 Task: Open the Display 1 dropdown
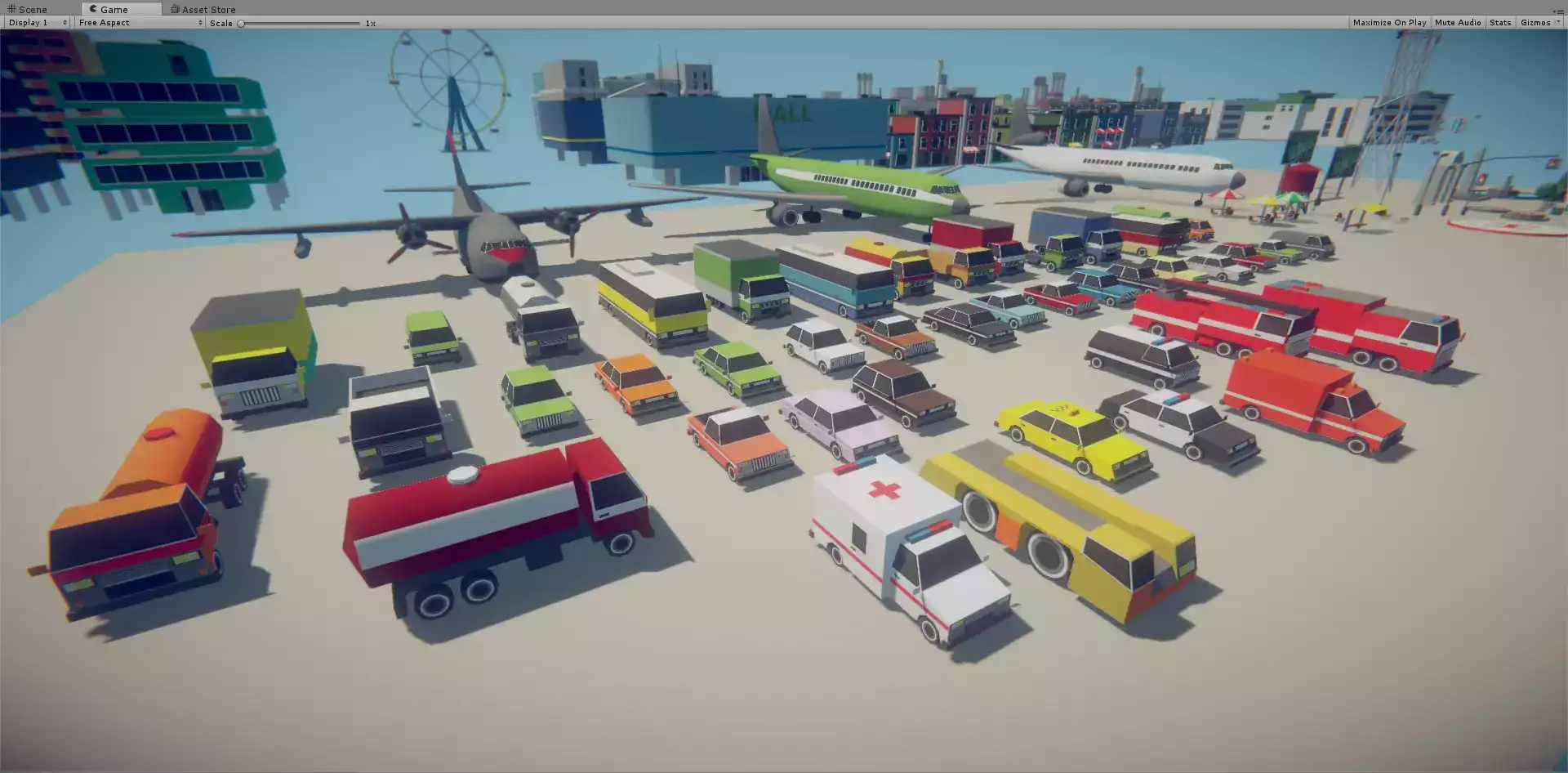38,23
